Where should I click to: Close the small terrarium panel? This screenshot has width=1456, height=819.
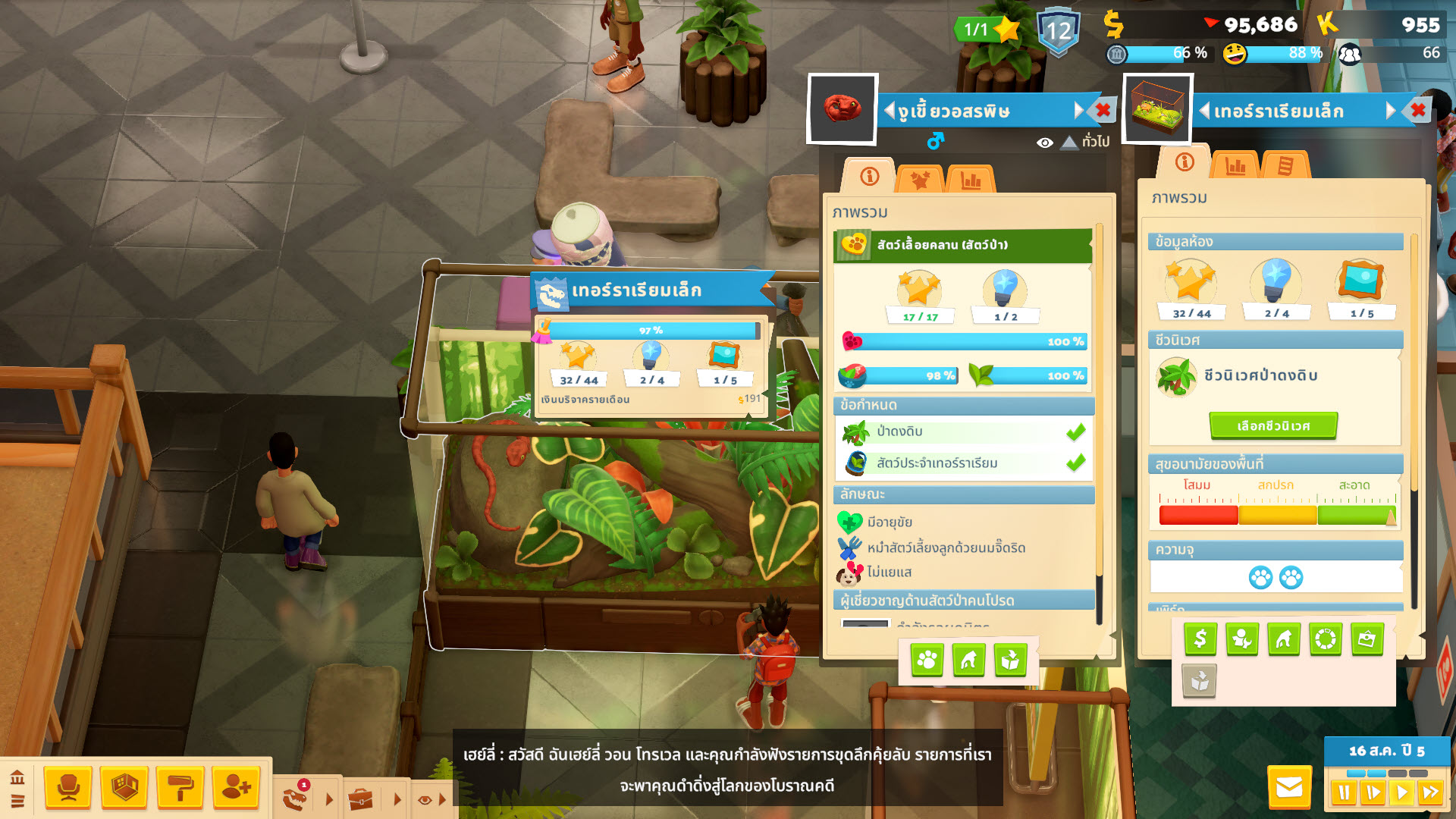point(1418,111)
